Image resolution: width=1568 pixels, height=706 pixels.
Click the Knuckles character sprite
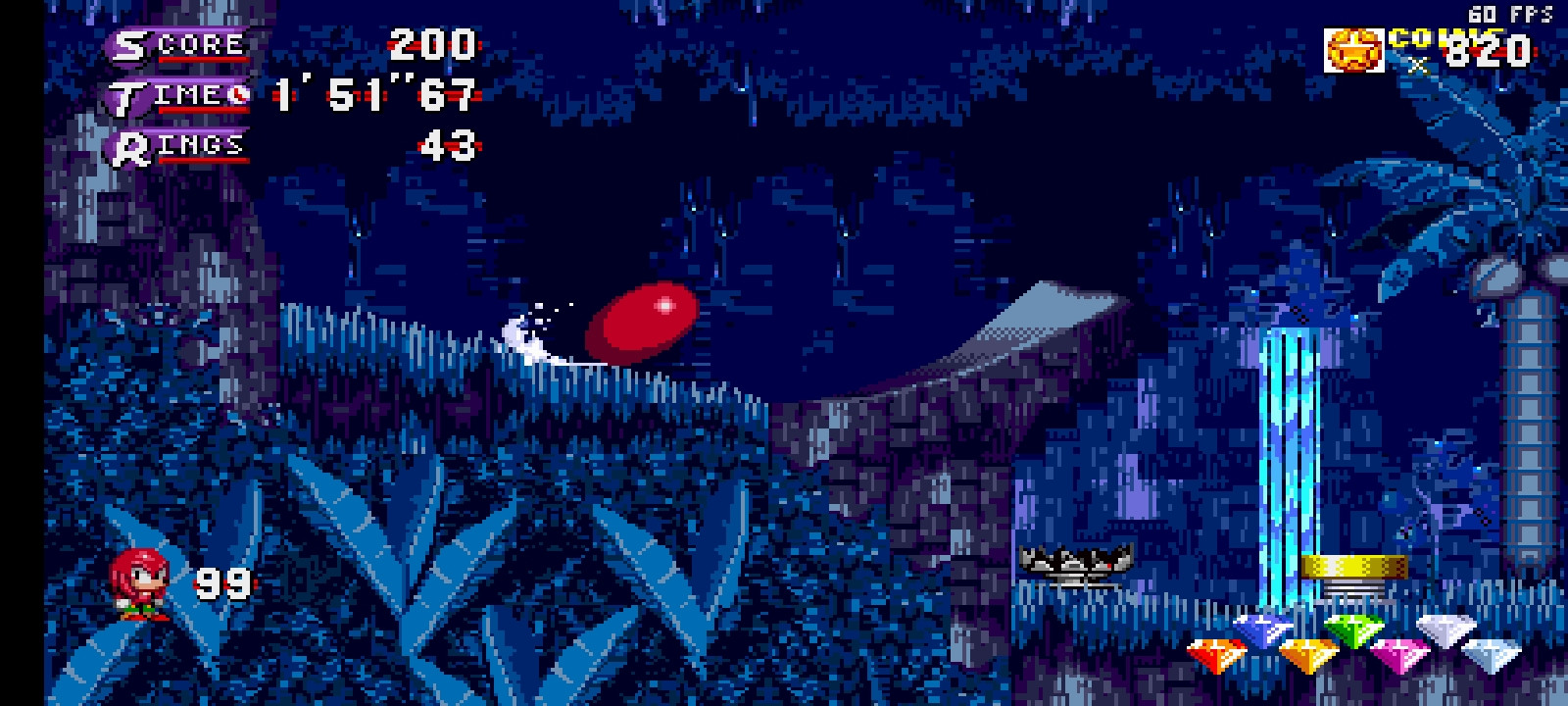(x=137, y=583)
